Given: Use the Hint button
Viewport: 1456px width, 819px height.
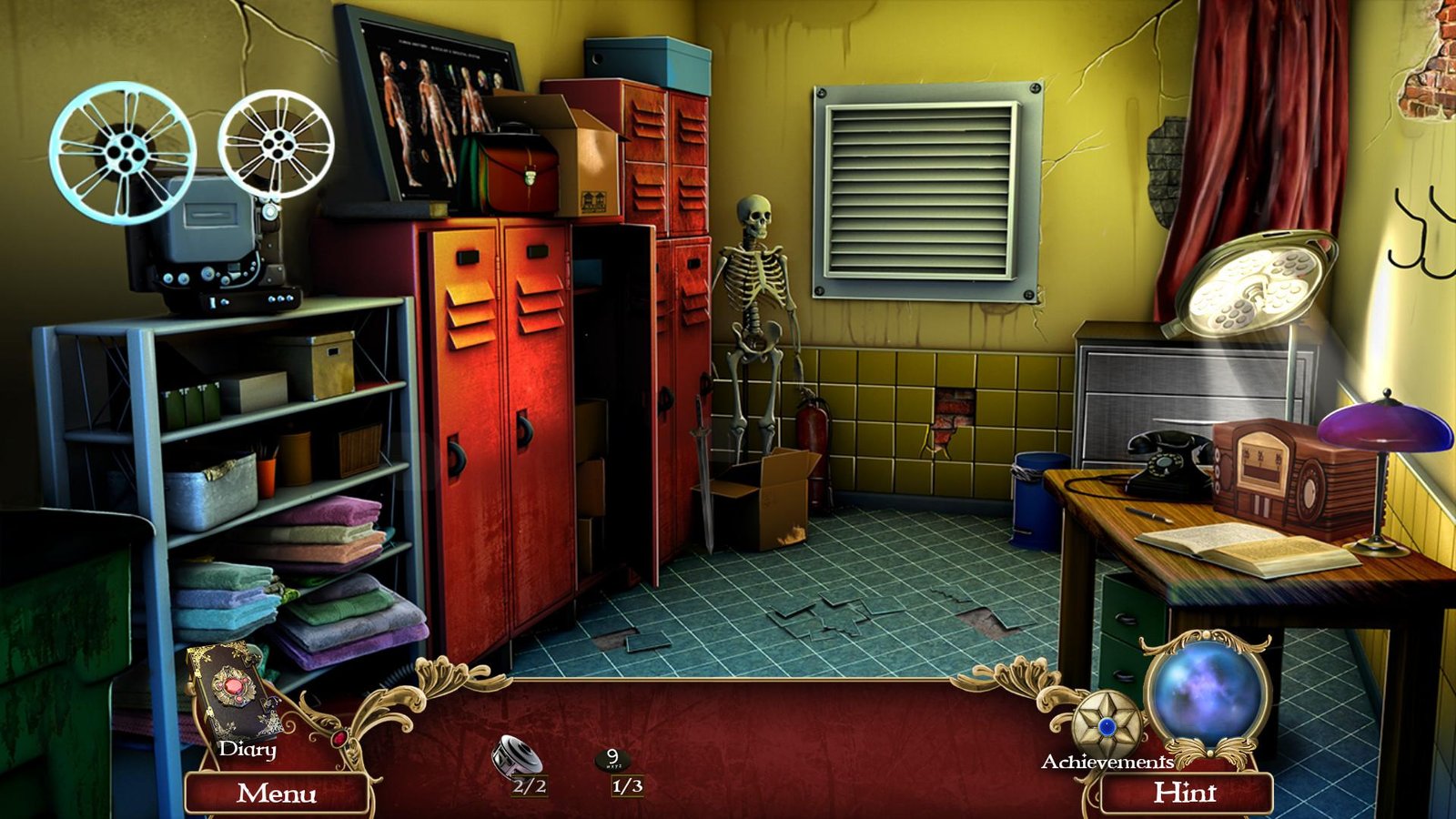Looking at the screenshot, I should tap(1185, 794).
